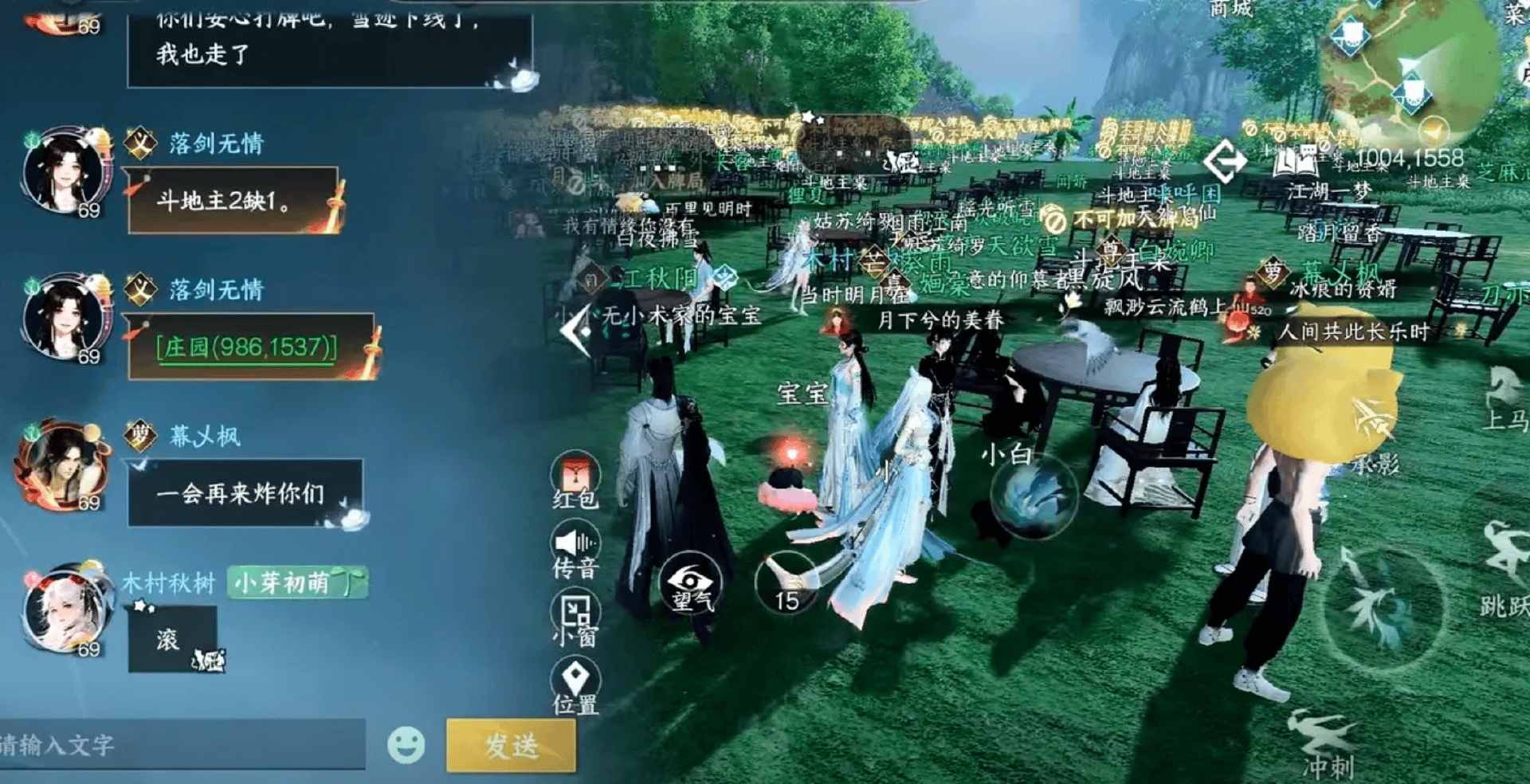This screenshot has width=1530, height=784.
Task: Tap the 传音 voice message icon
Action: click(575, 550)
